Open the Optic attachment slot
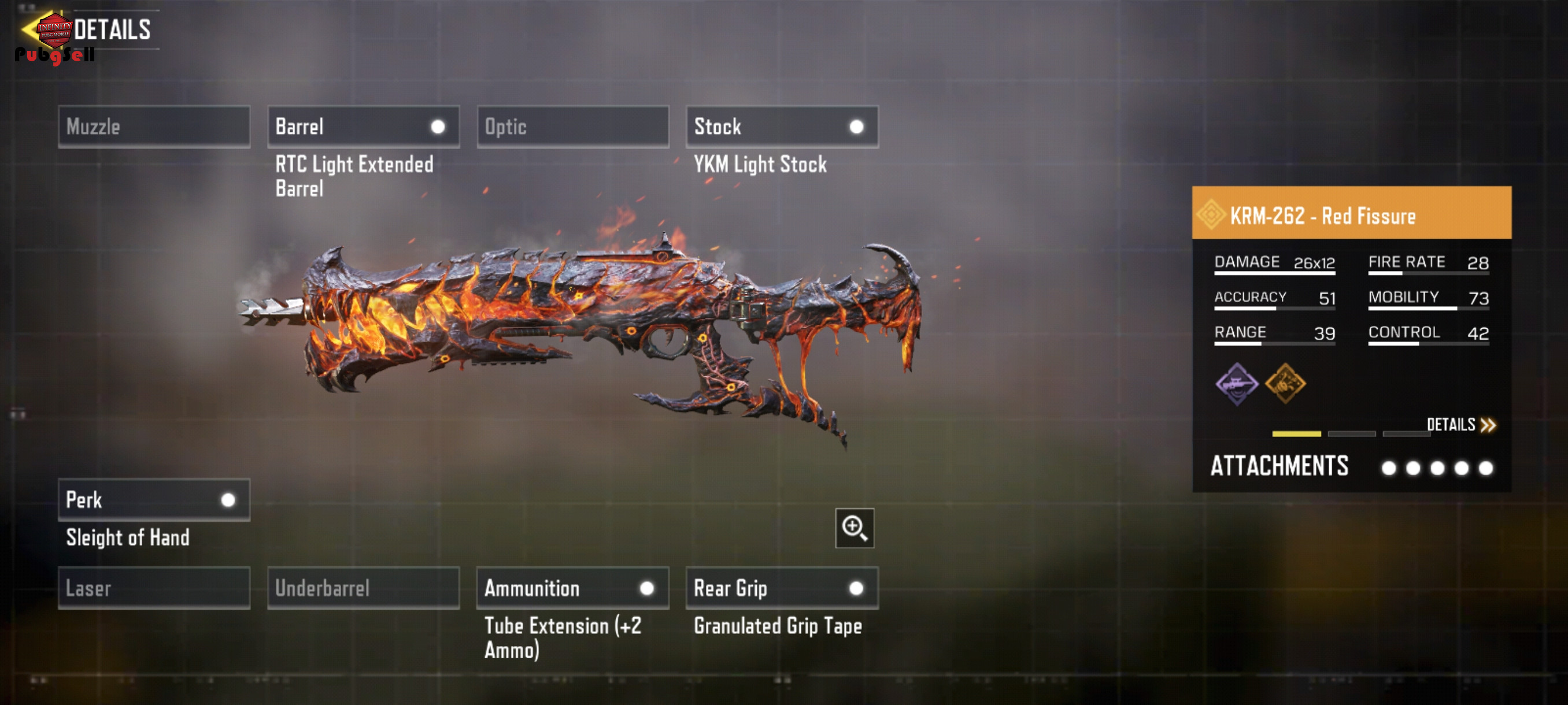This screenshot has height=705, width=1568. click(573, 127)
